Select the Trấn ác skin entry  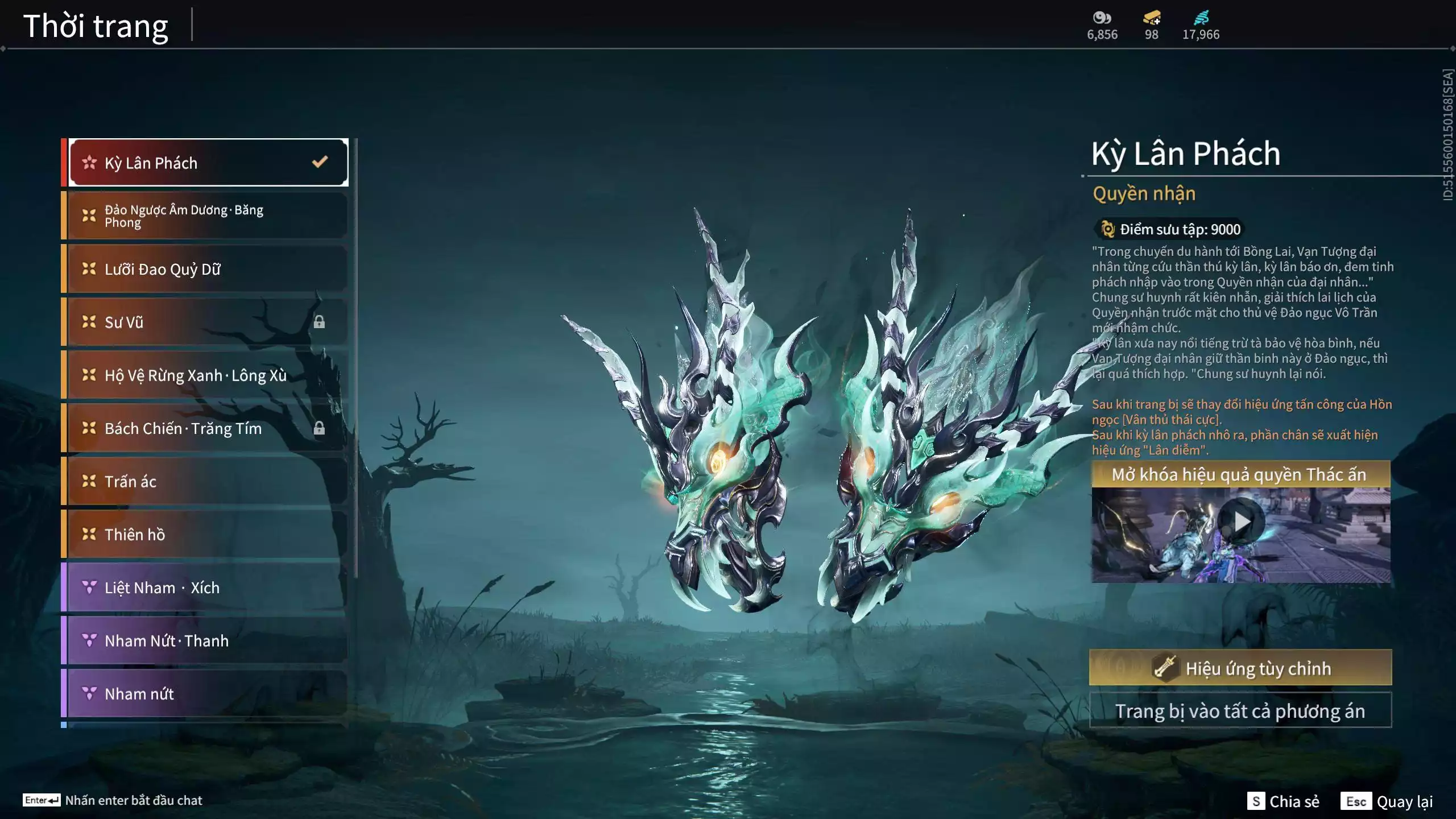point(208,481)
